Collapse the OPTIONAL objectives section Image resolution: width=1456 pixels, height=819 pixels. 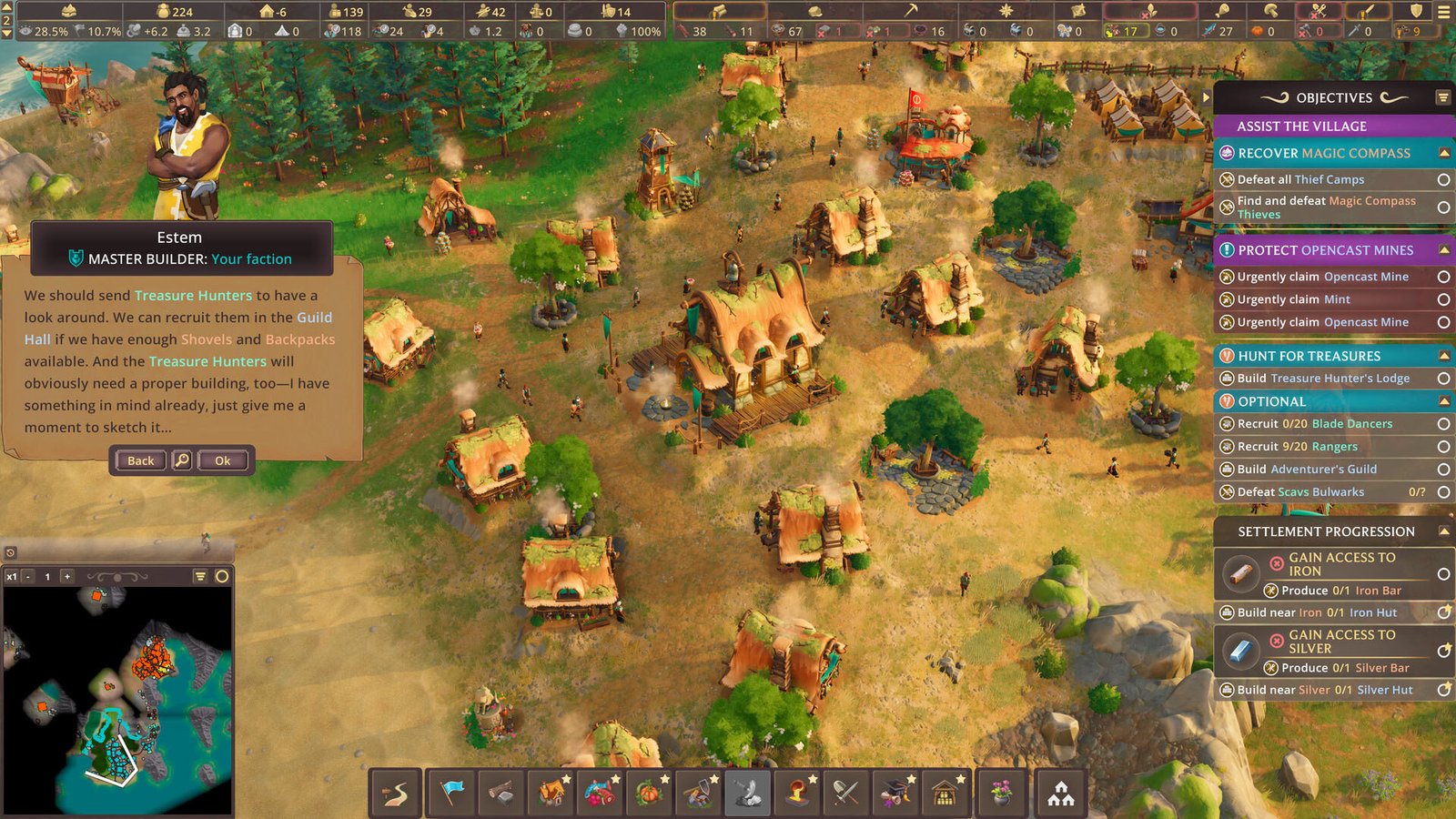click(1442, 399)
